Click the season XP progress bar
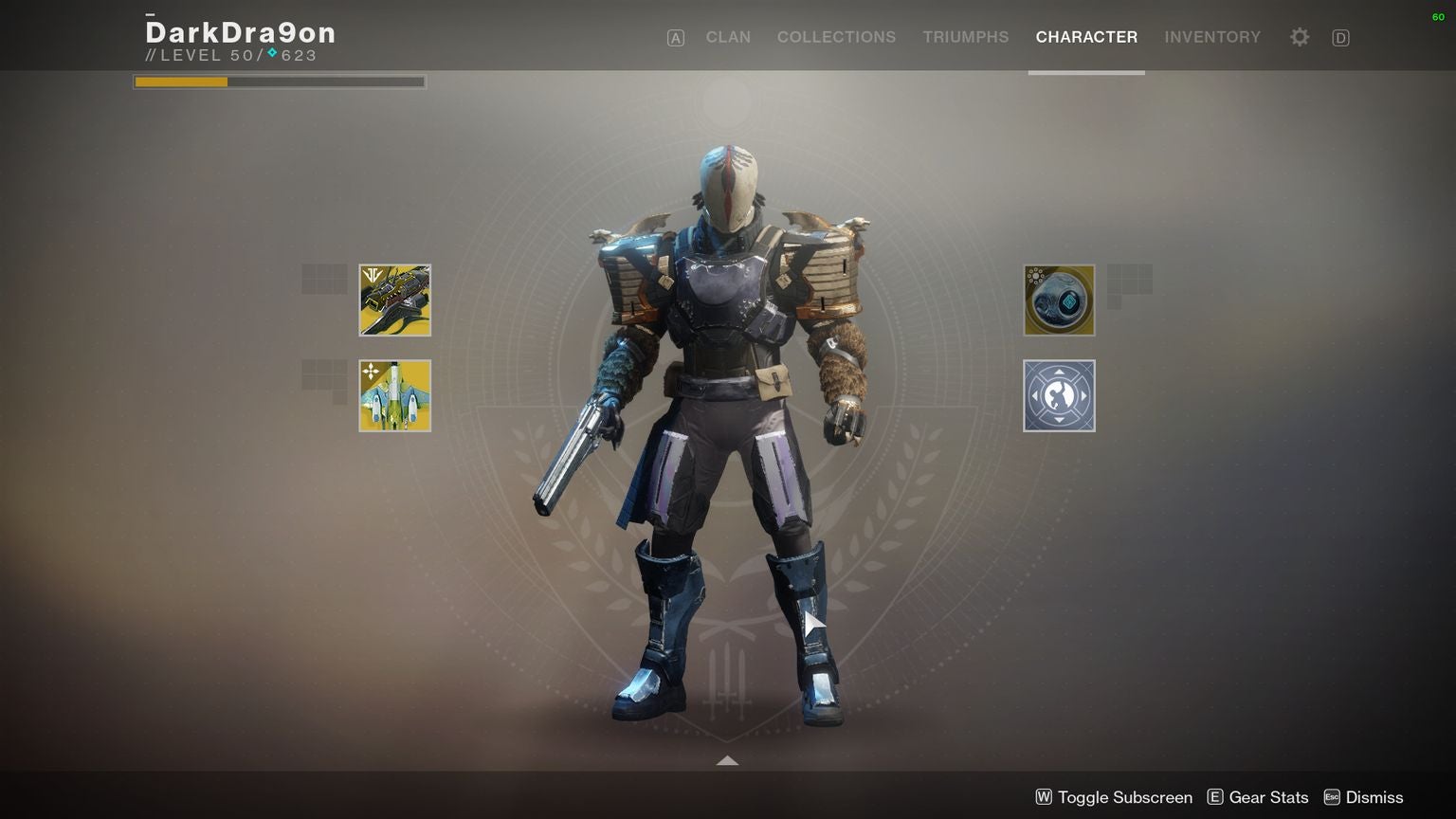Viewport: 1456px width, 819px height. click(279, 82)
